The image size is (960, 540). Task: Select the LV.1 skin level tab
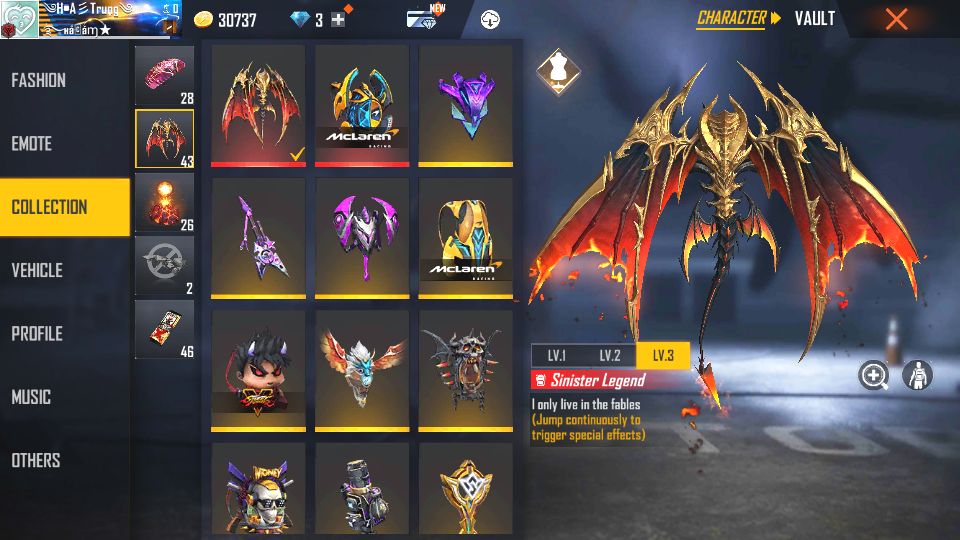pos(556,356)
